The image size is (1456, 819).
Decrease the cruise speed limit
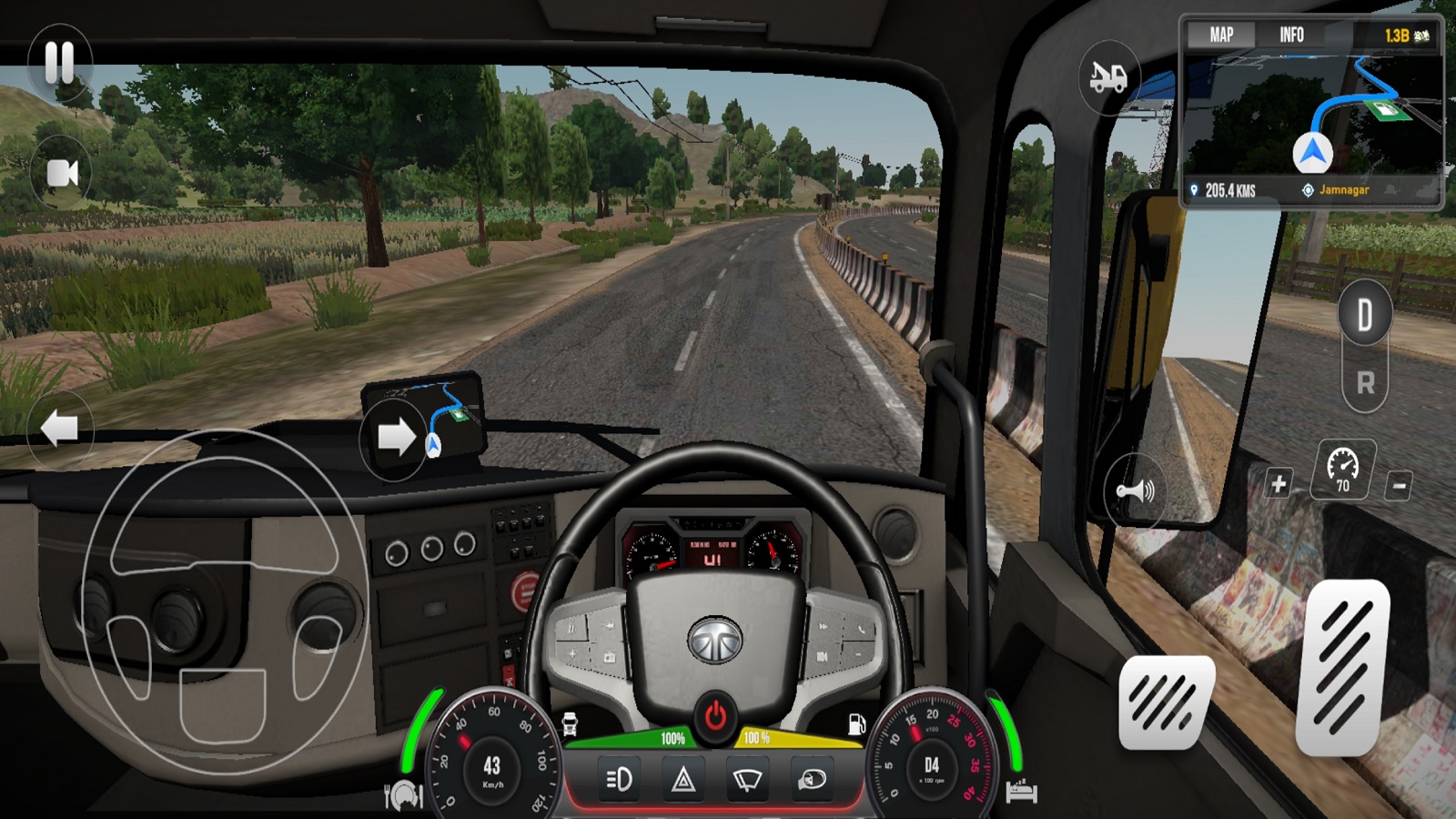pyautogui.click(x=1399, y=485)
